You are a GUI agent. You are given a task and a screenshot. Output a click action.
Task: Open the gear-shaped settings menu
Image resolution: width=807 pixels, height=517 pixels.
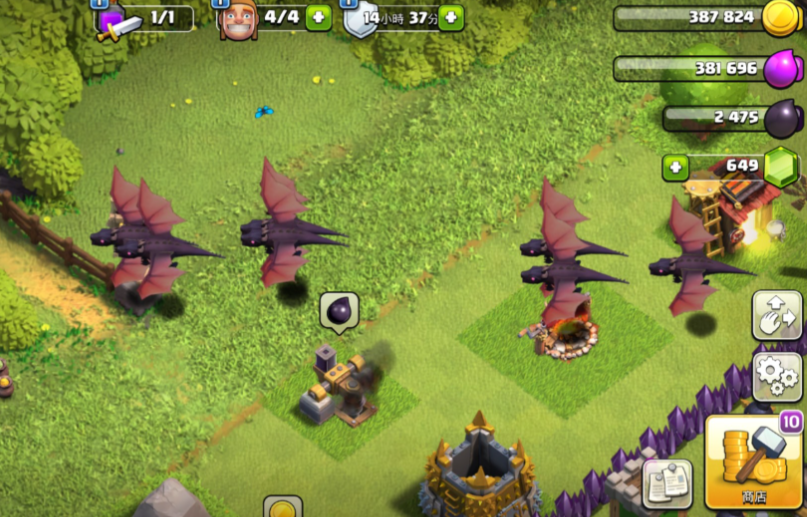(x=777, y=375)
